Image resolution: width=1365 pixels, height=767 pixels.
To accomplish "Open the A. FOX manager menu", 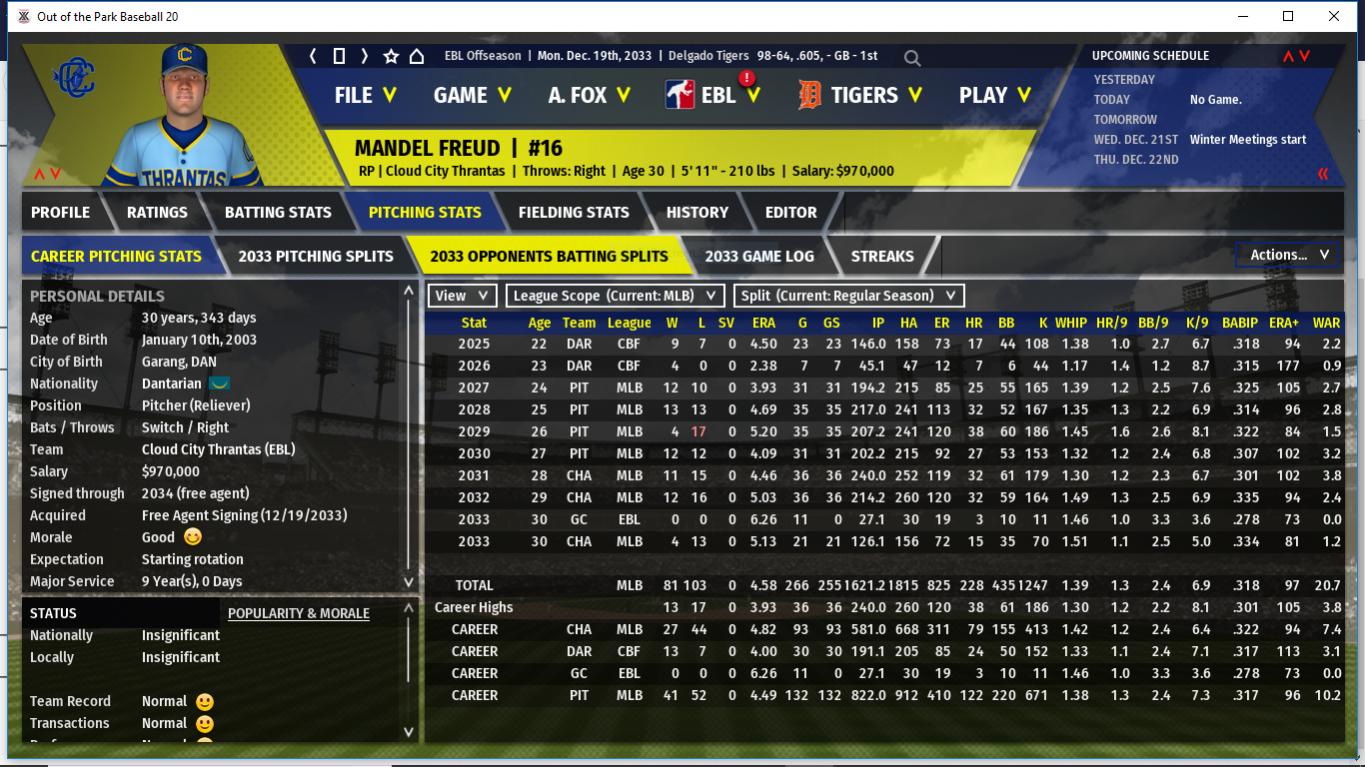I will tap(589, 95).
